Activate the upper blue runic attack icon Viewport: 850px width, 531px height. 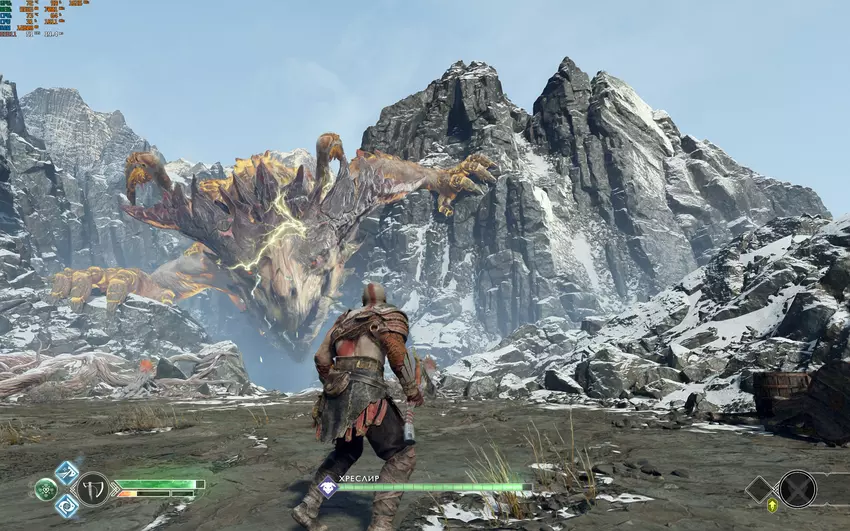click(66, 472)
